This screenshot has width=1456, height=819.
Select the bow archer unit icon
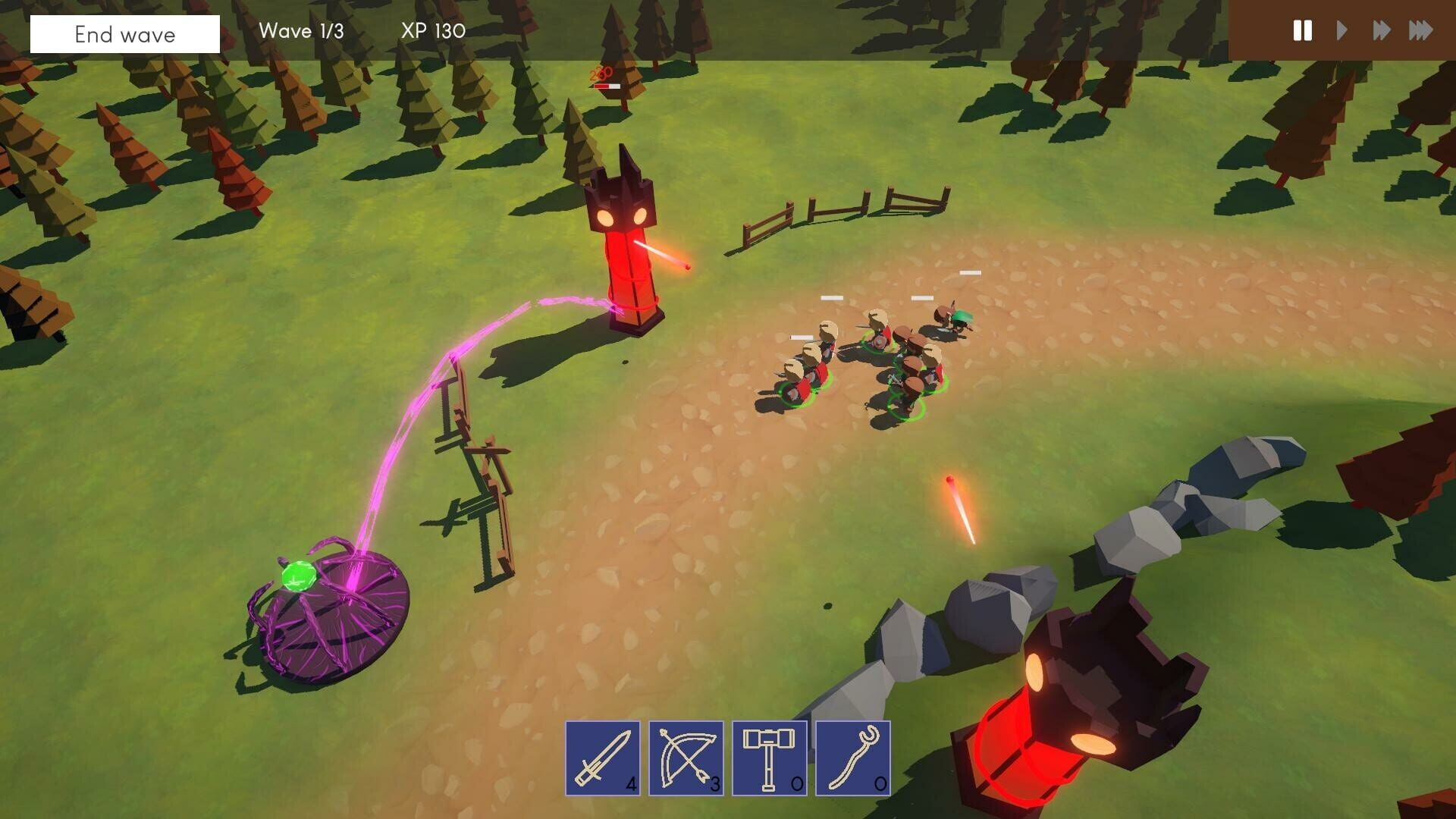pos(686,758)
